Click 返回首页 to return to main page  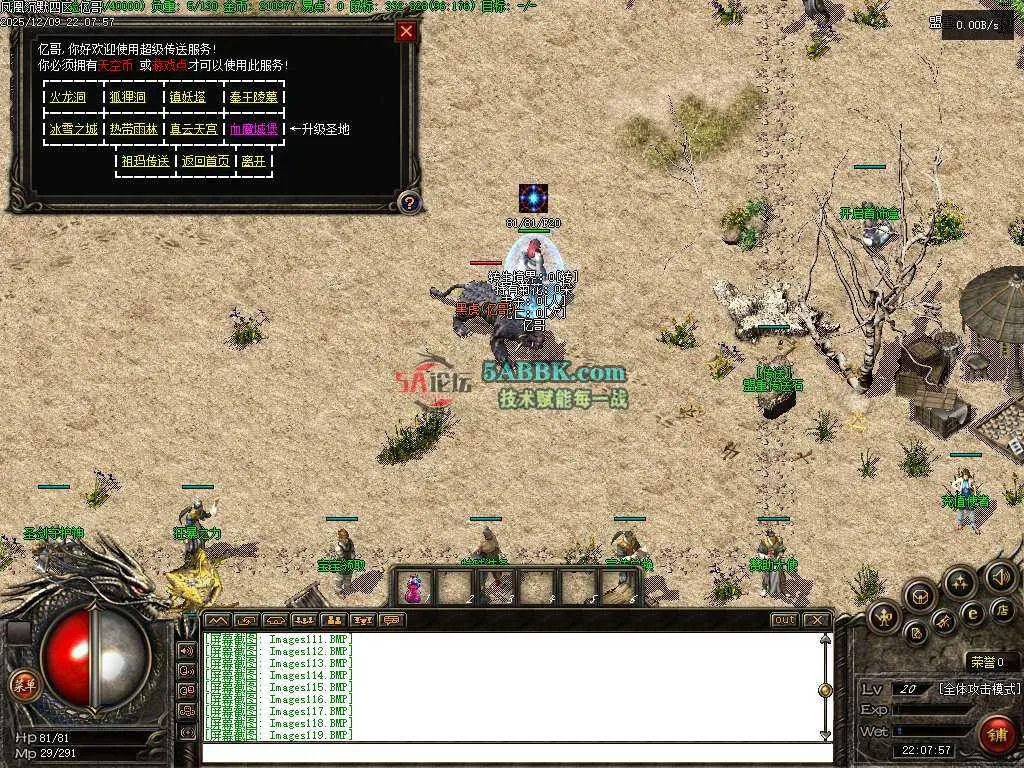(x=205, y=161)
